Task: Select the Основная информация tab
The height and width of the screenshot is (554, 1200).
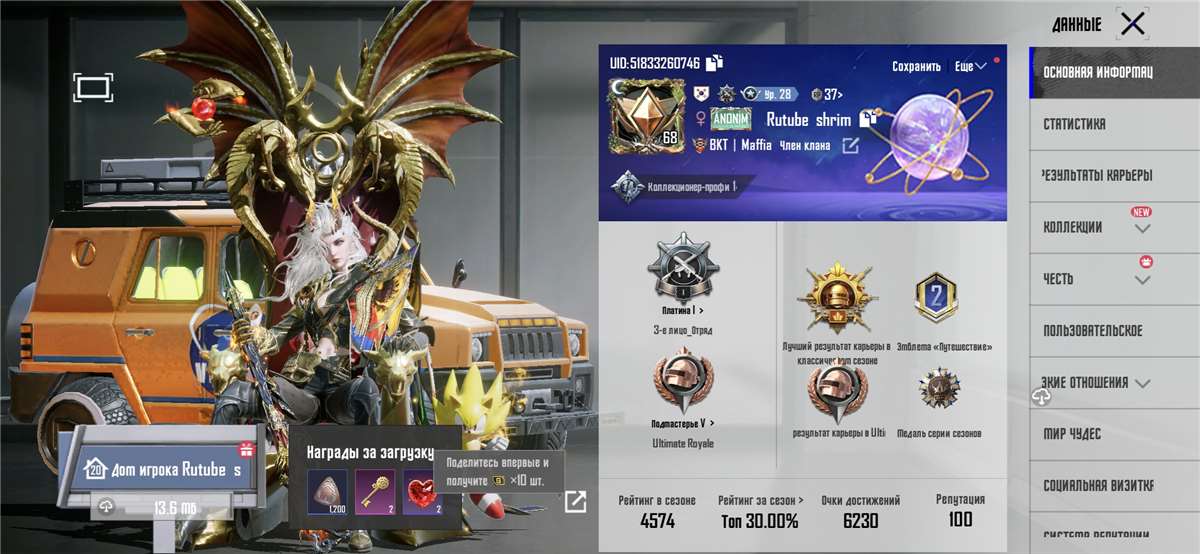Action: (x=1097, y=73)
